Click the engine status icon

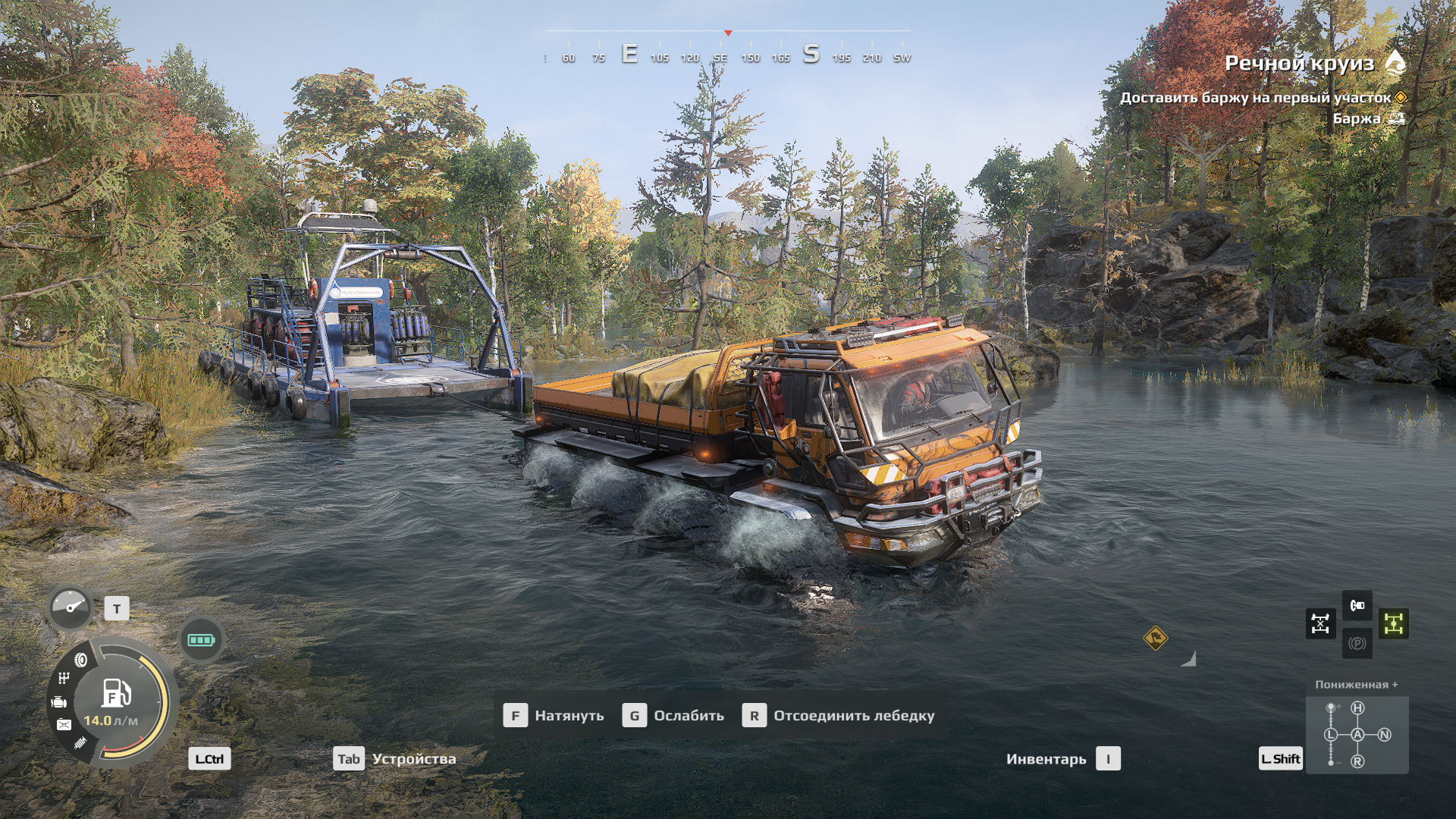[x=58, y=703]
